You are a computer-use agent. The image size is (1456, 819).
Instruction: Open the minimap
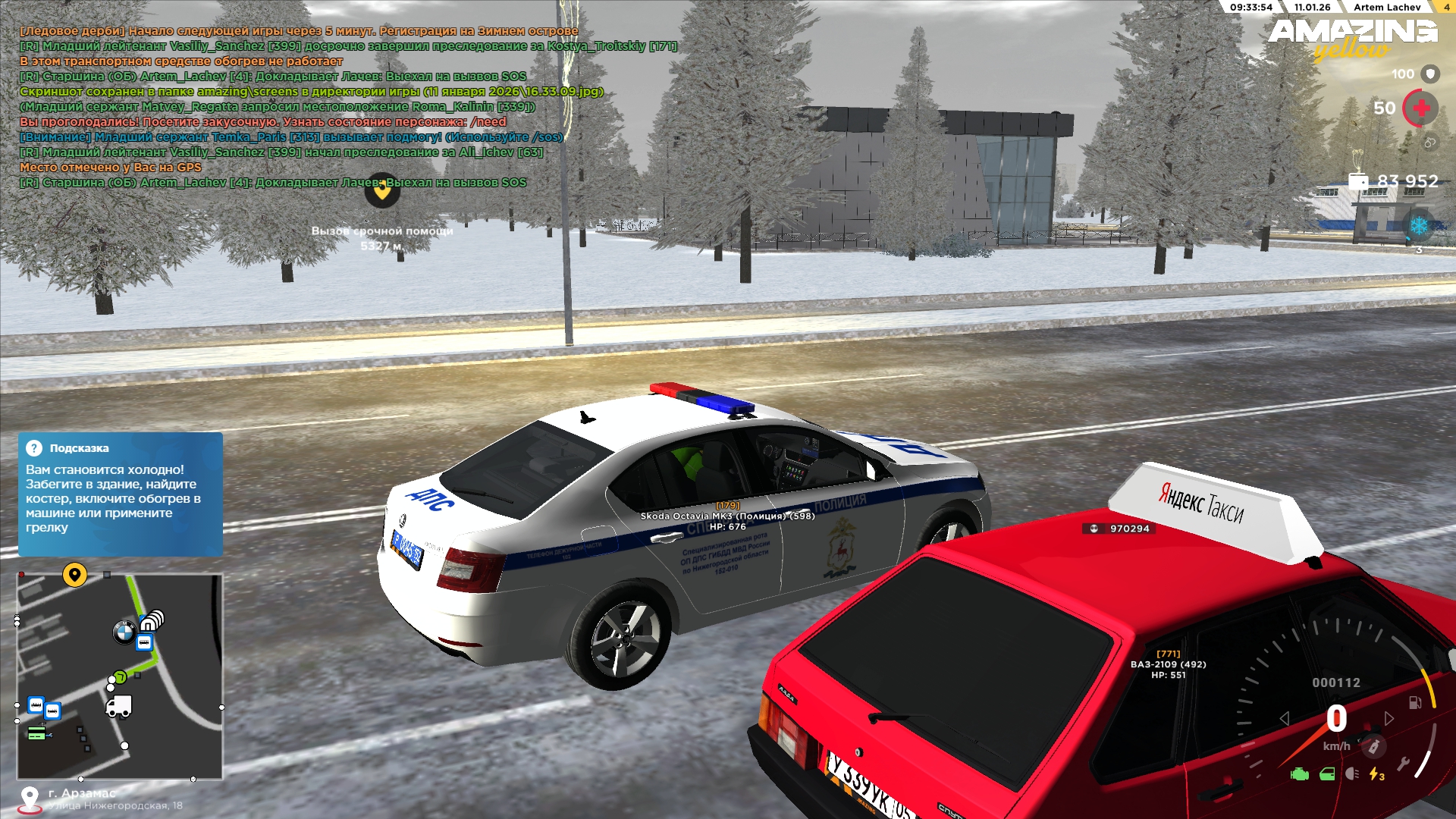click(120, 676)
